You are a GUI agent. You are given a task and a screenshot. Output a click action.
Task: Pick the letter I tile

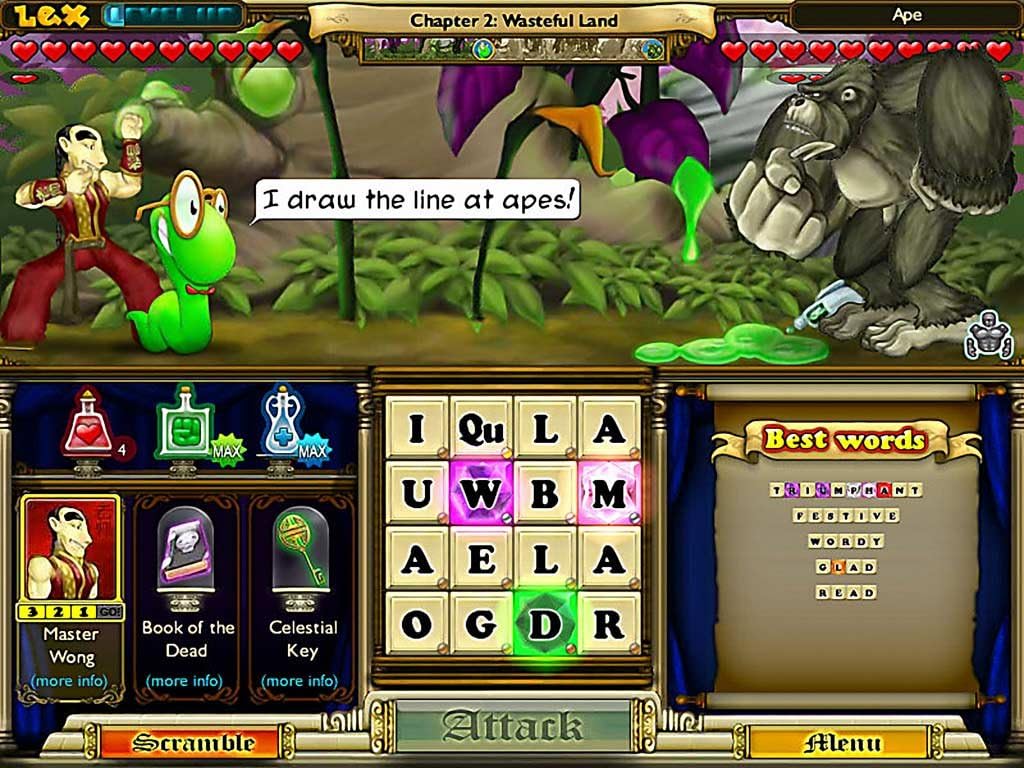pos(417,428)
